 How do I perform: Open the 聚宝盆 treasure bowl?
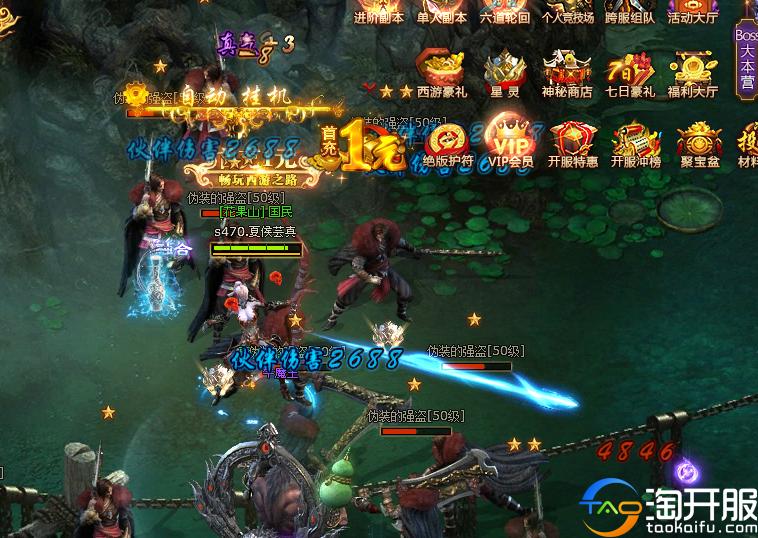pyautogui.click(x=699, y=143)
